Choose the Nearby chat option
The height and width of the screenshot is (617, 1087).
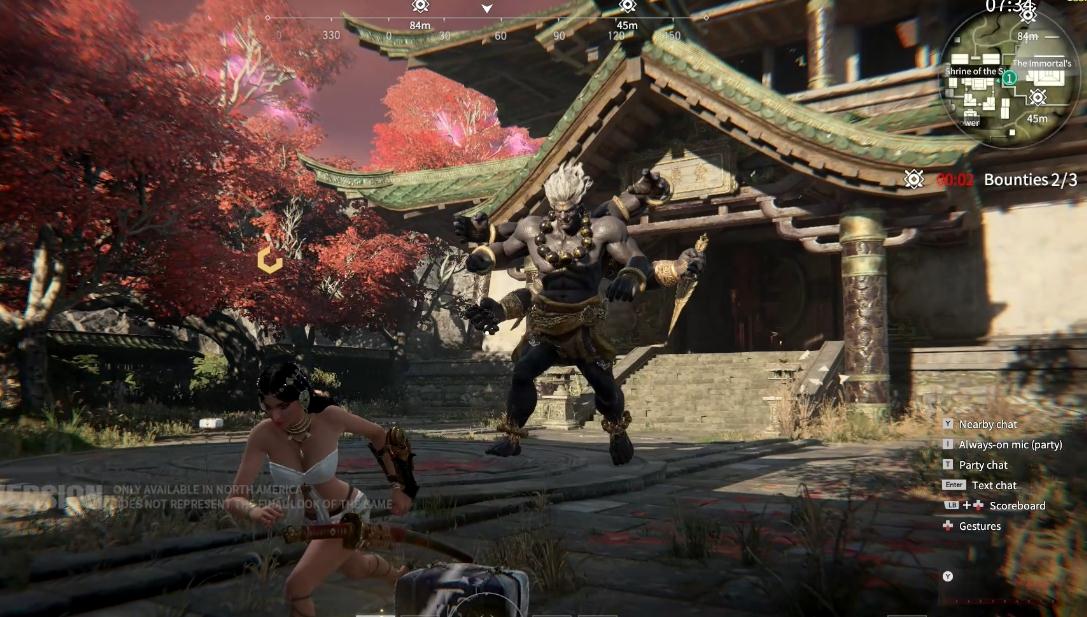[989, 425]
